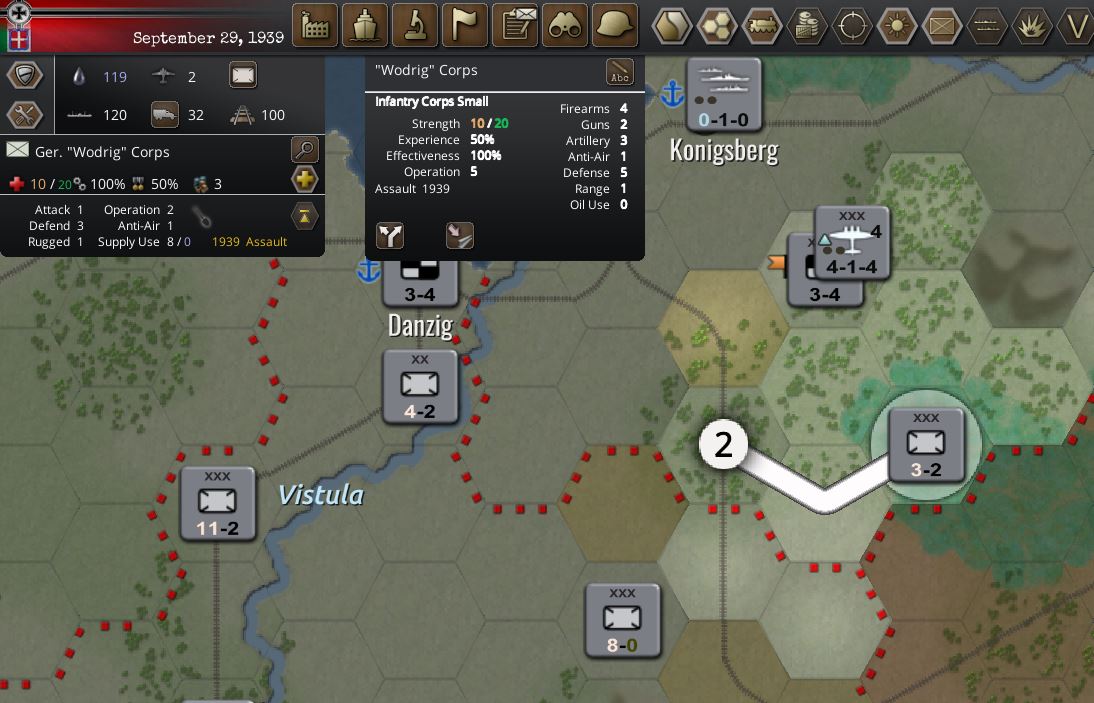Image resolution: width=1094 pixels, height=703 pixels.
Task: Click the magnifying glass unit details button
Action: 304,151
